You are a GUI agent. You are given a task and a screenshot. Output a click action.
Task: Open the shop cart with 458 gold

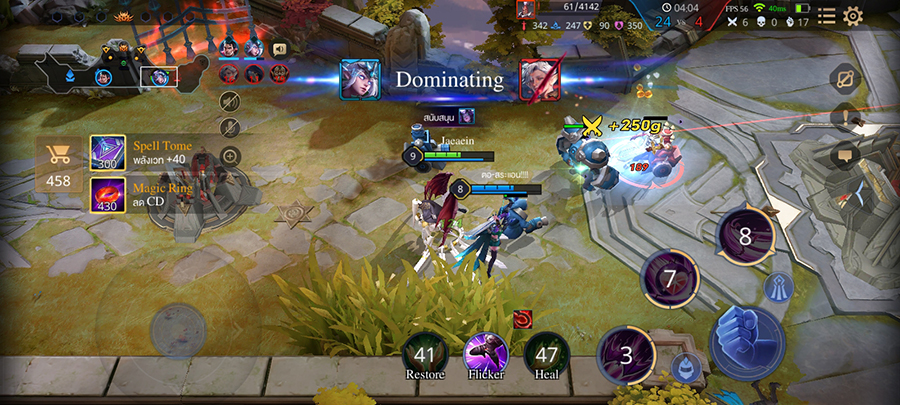pos(59,163)
